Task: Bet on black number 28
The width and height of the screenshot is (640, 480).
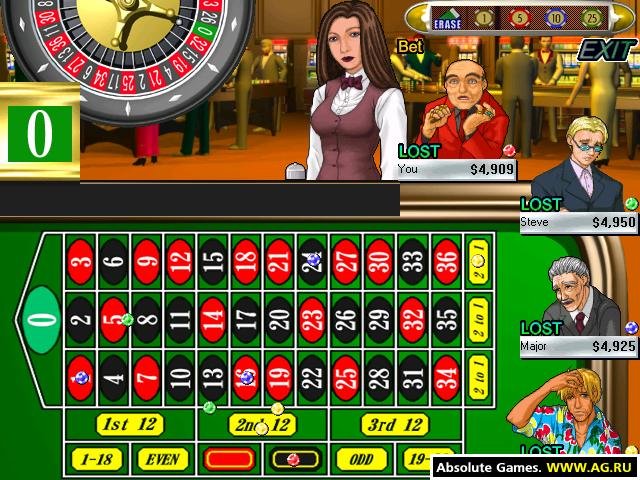Action: click(x=379, y=378)
